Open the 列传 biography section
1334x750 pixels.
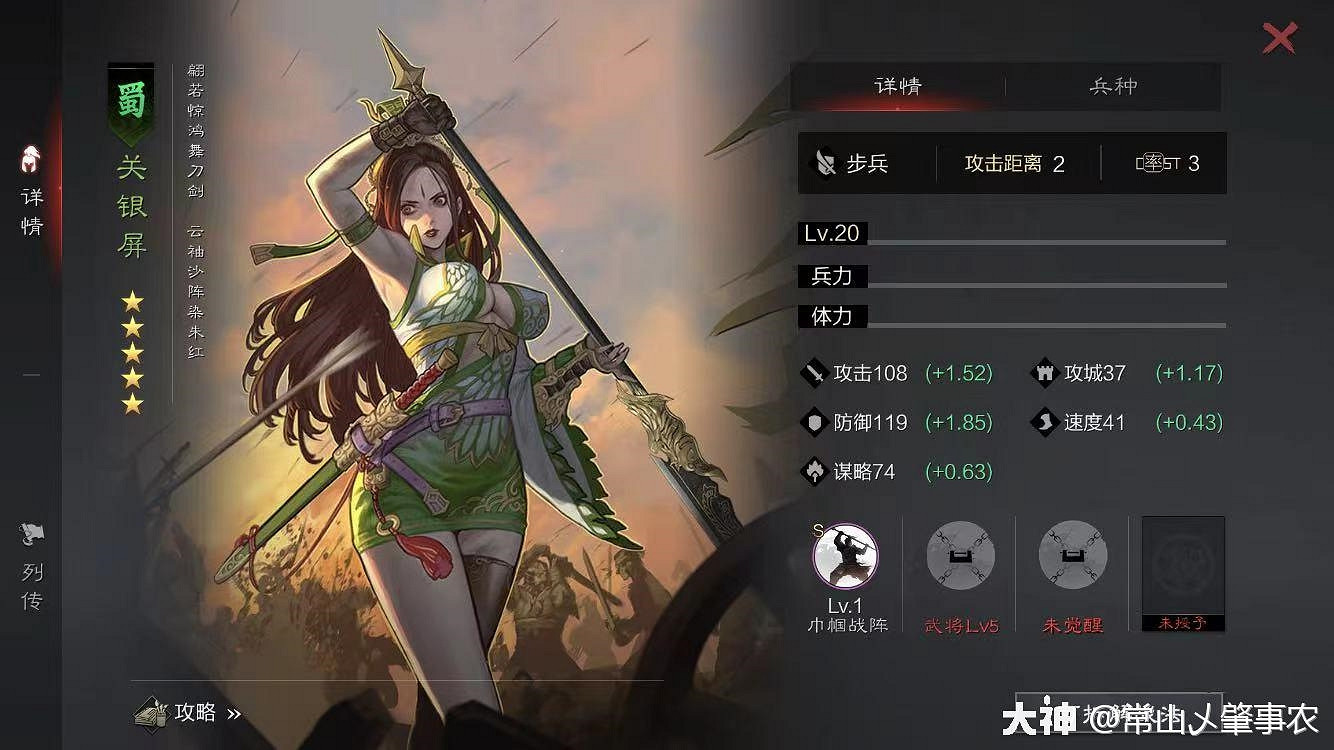tap(31, 570)
